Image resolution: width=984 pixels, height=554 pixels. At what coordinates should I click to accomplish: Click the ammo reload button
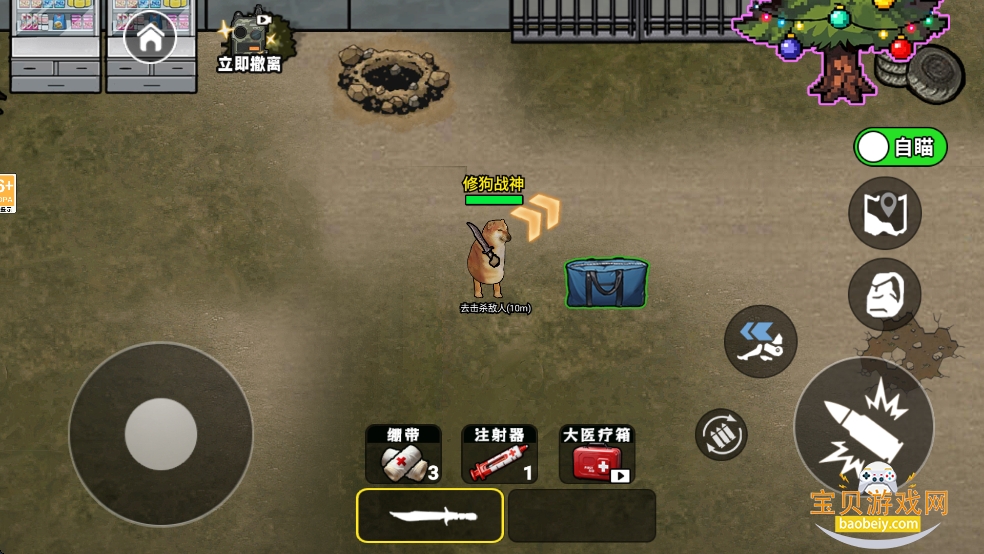coord(721,434)
